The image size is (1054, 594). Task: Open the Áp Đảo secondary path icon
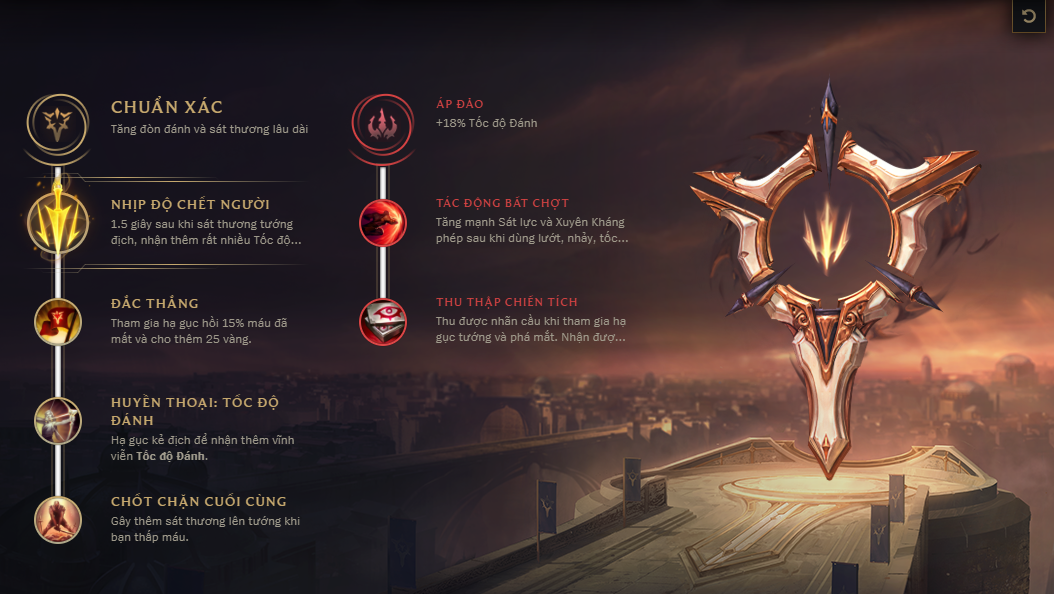383,123
